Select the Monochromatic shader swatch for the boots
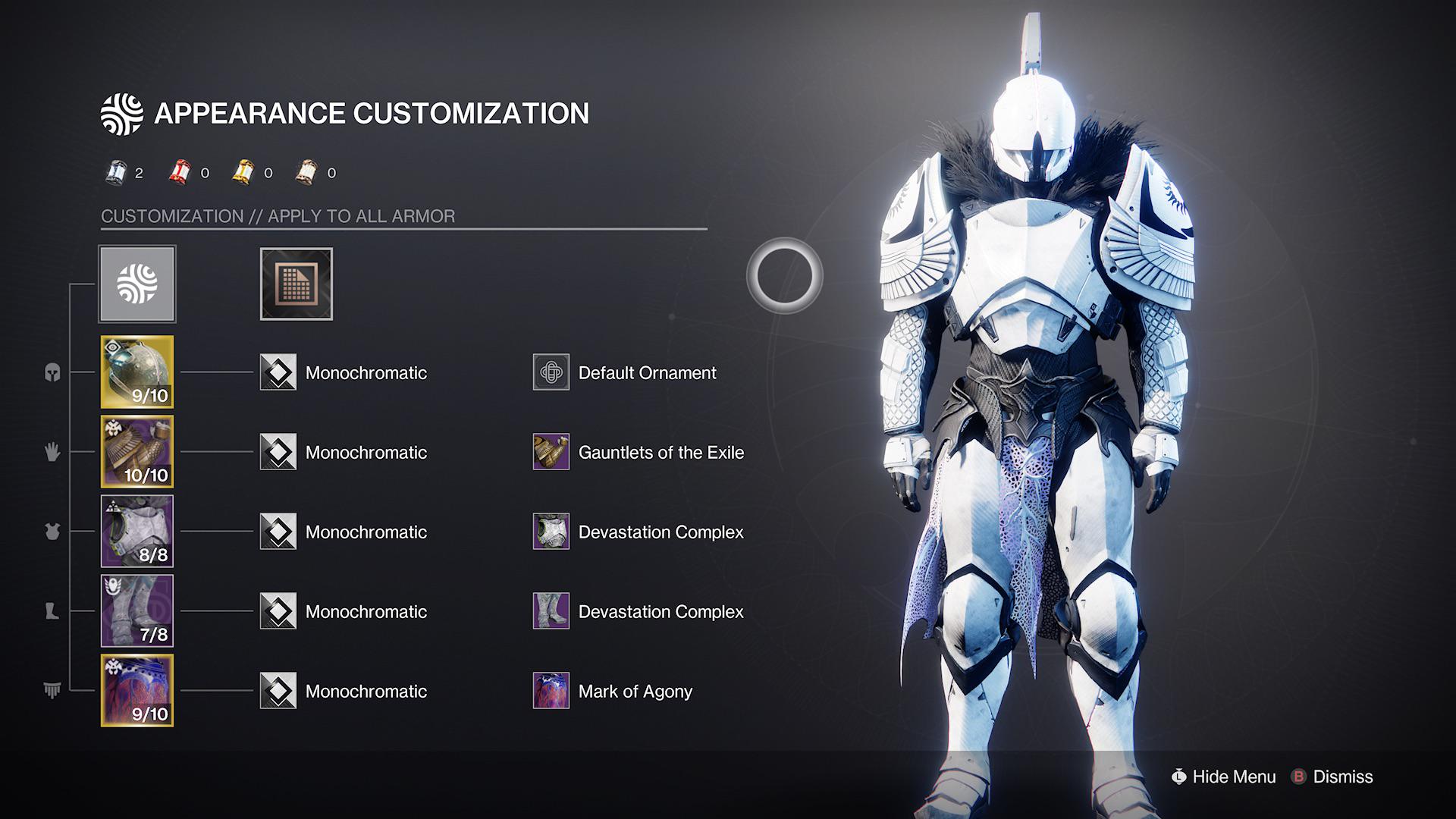 click(280, 611)
